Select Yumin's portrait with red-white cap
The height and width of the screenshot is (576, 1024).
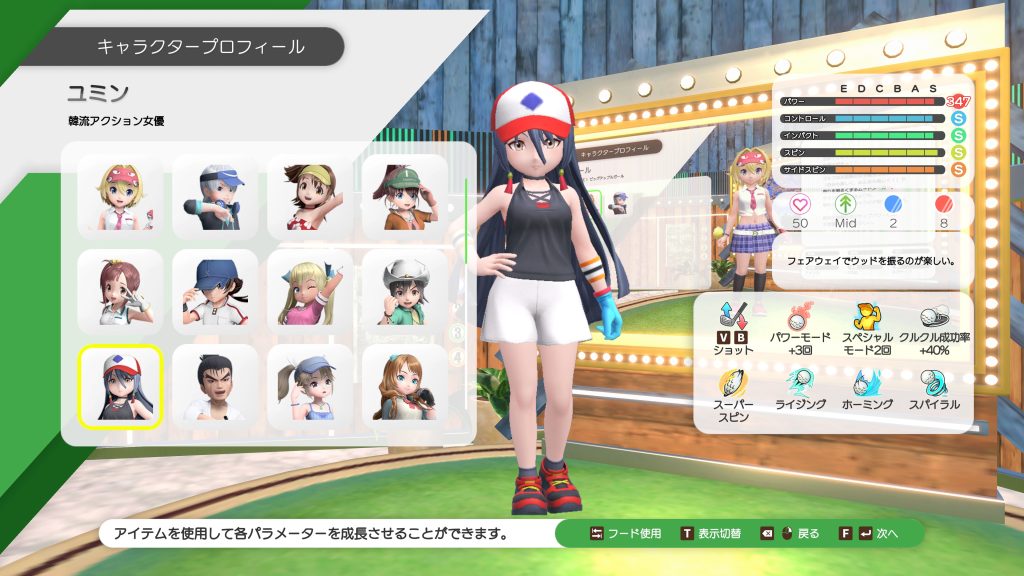[x=120, y=387]
